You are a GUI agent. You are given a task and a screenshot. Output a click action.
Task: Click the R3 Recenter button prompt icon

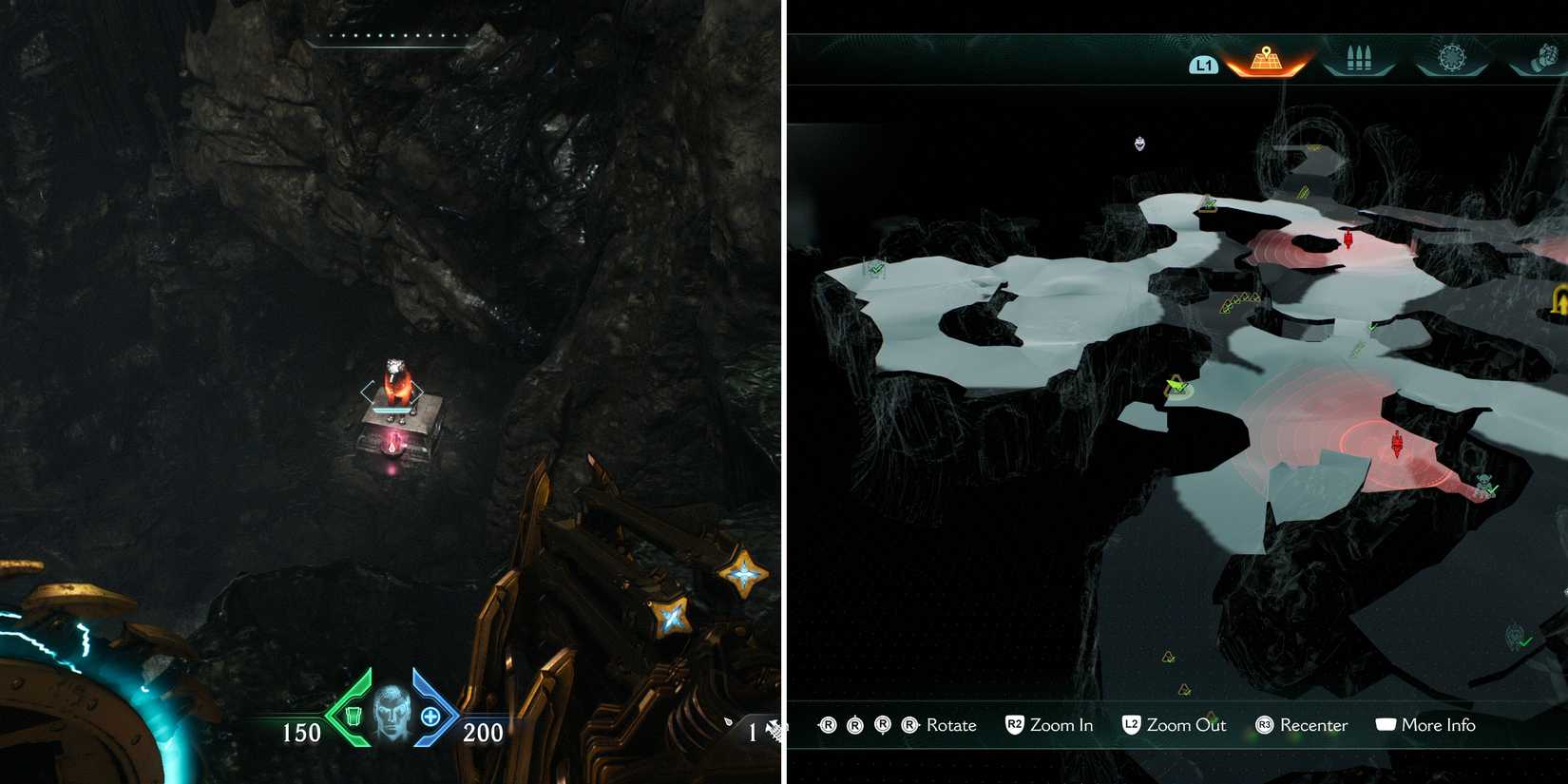[1265, 725]
